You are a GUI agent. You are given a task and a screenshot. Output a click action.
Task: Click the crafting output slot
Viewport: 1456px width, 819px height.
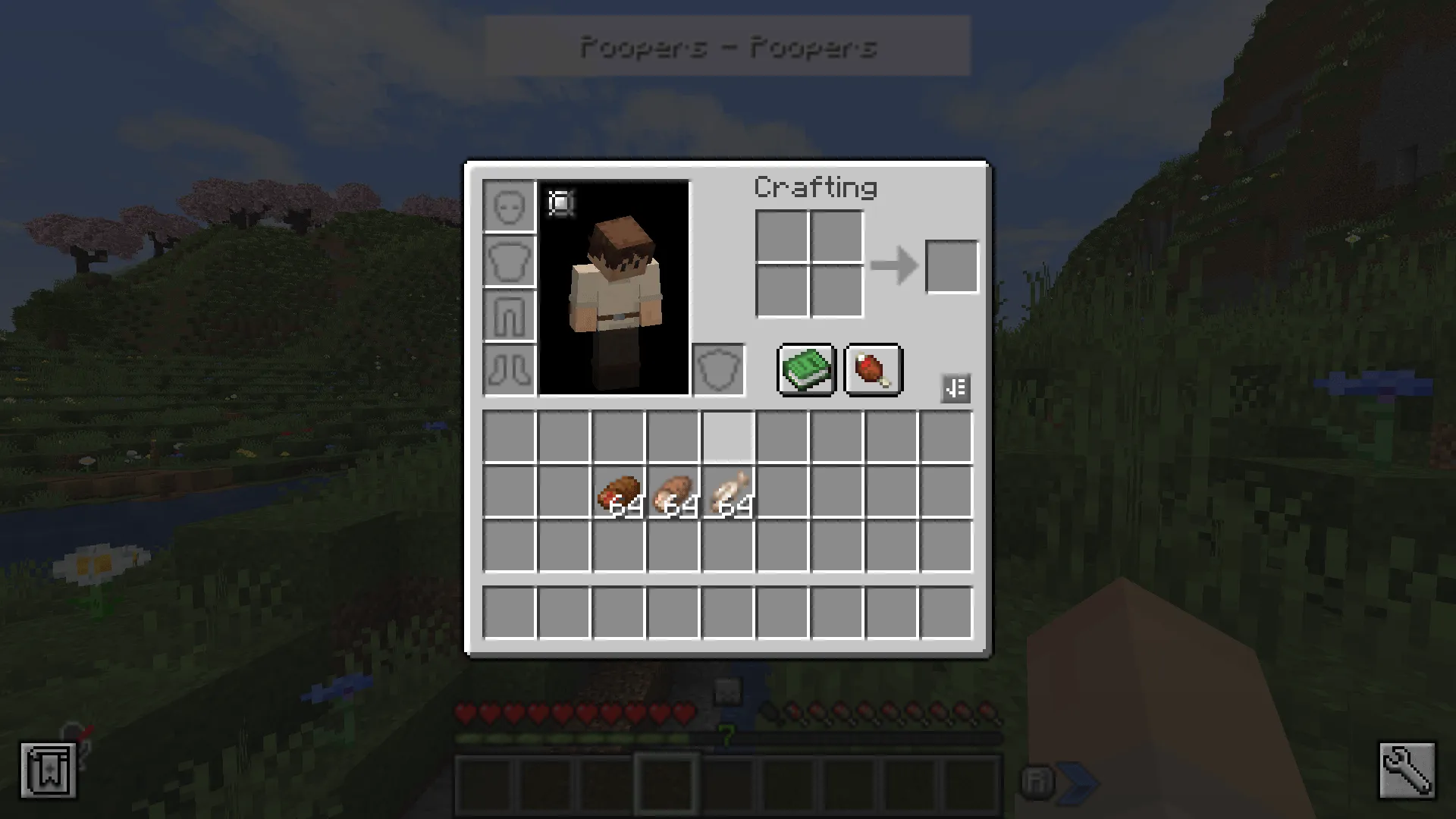[x=952, y=265]
